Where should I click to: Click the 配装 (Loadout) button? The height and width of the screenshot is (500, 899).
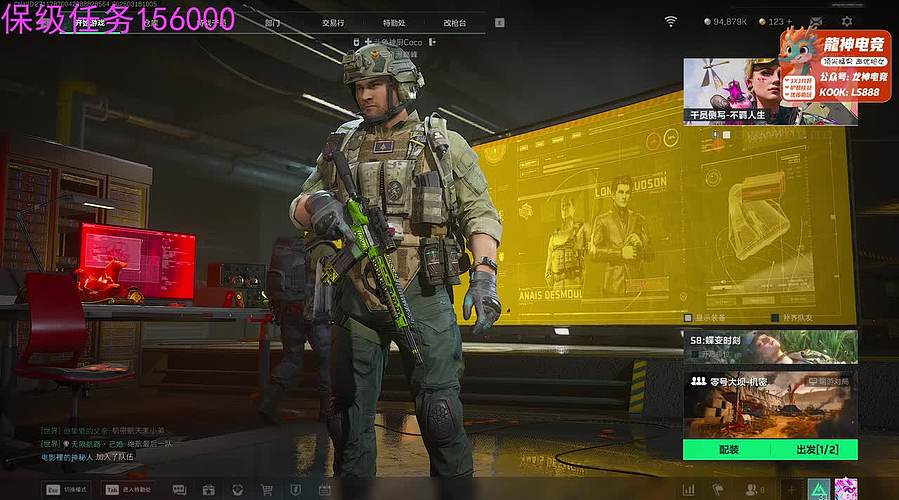click(x=728, y=450)
